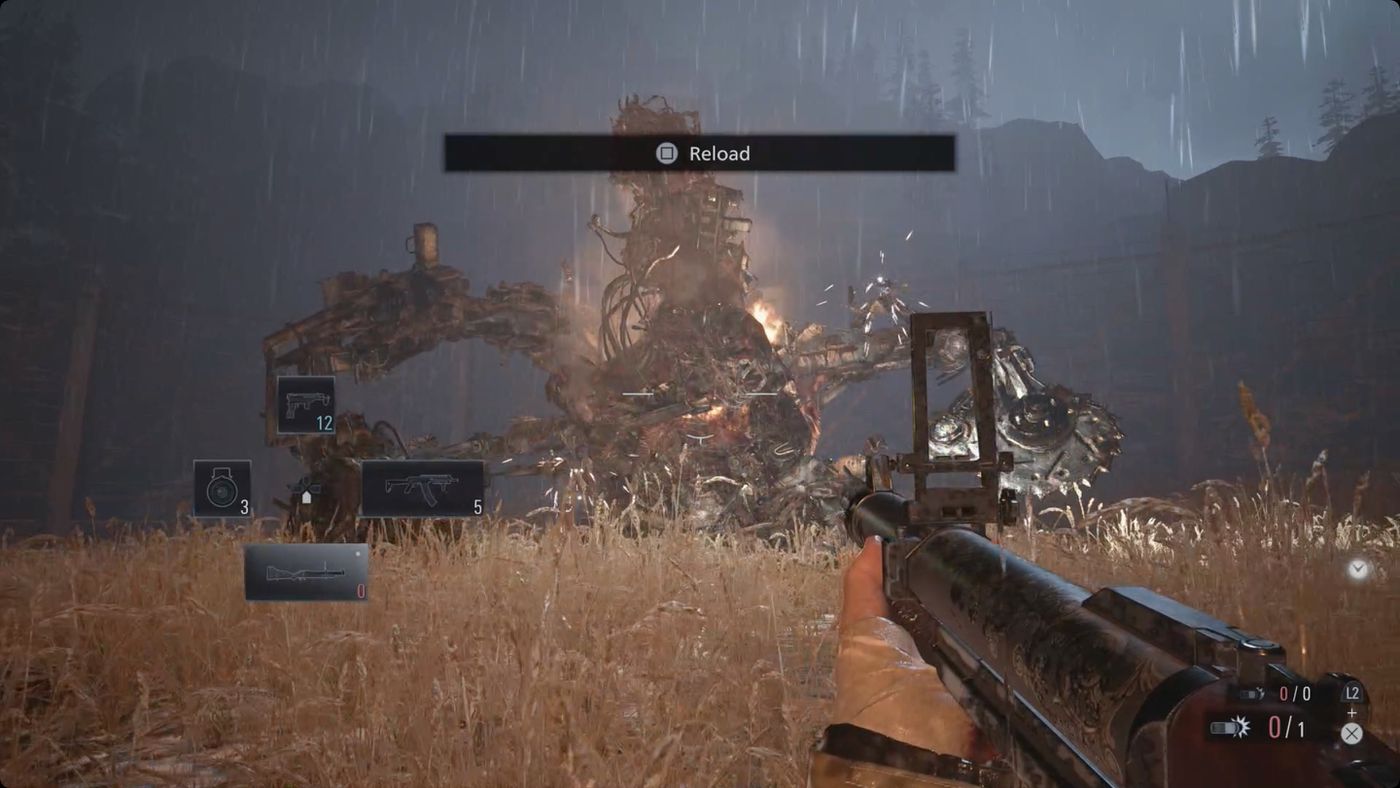Click the round down-chevron button
Screen dimensions: 1400x788
coord(1357,569)
